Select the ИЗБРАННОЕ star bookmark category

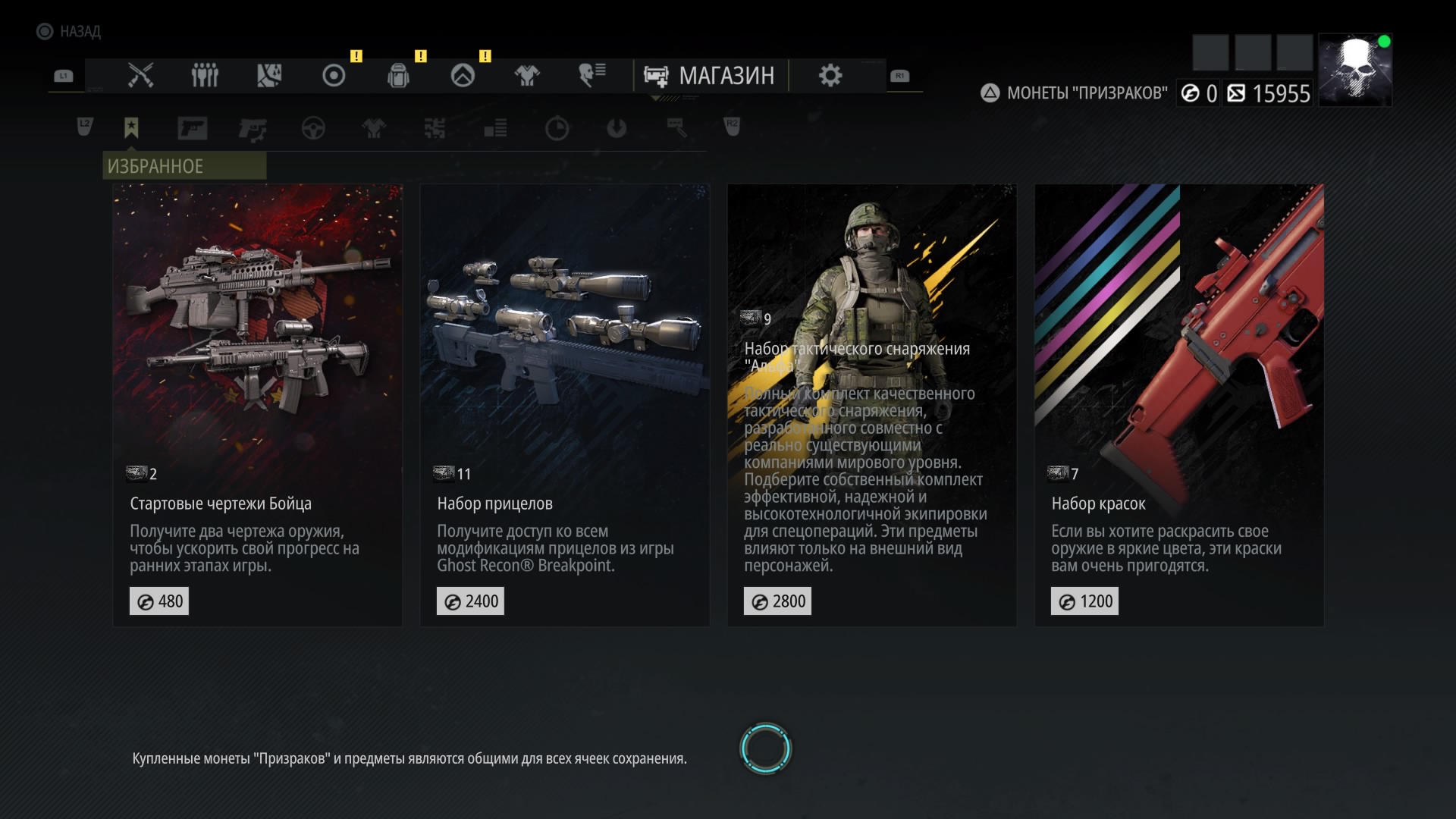(x=131, y=128)
